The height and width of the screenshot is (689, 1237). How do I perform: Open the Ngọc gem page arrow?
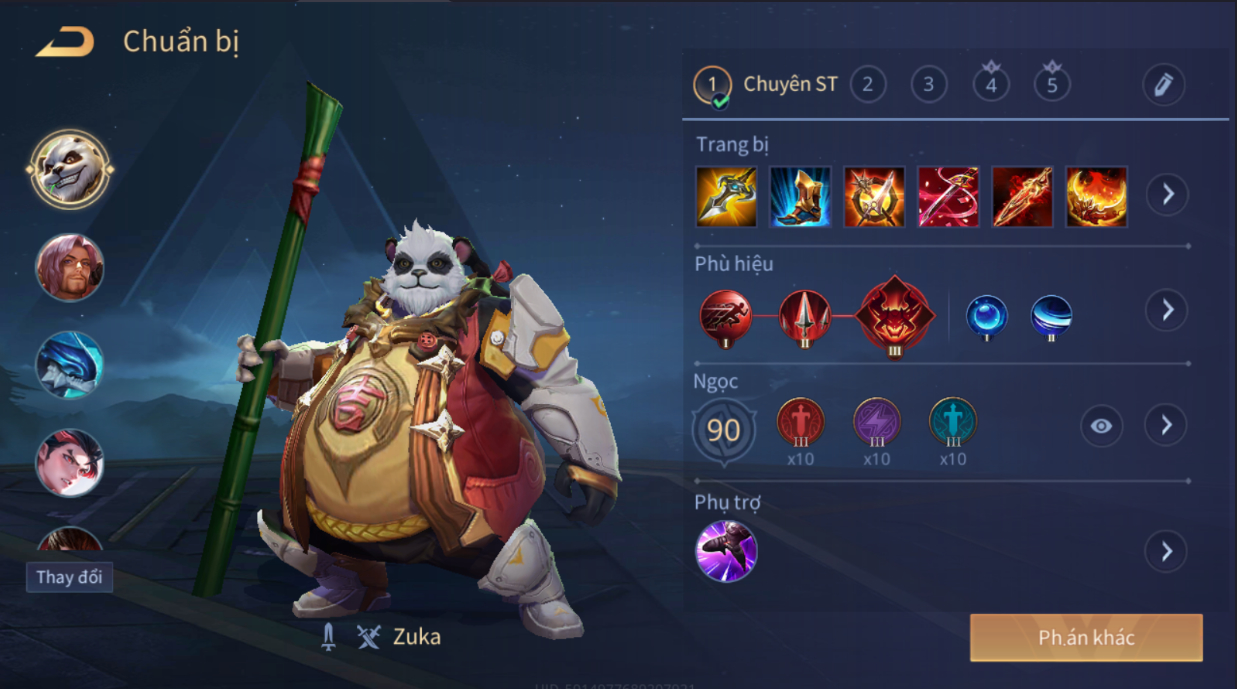click(1166, 426)
